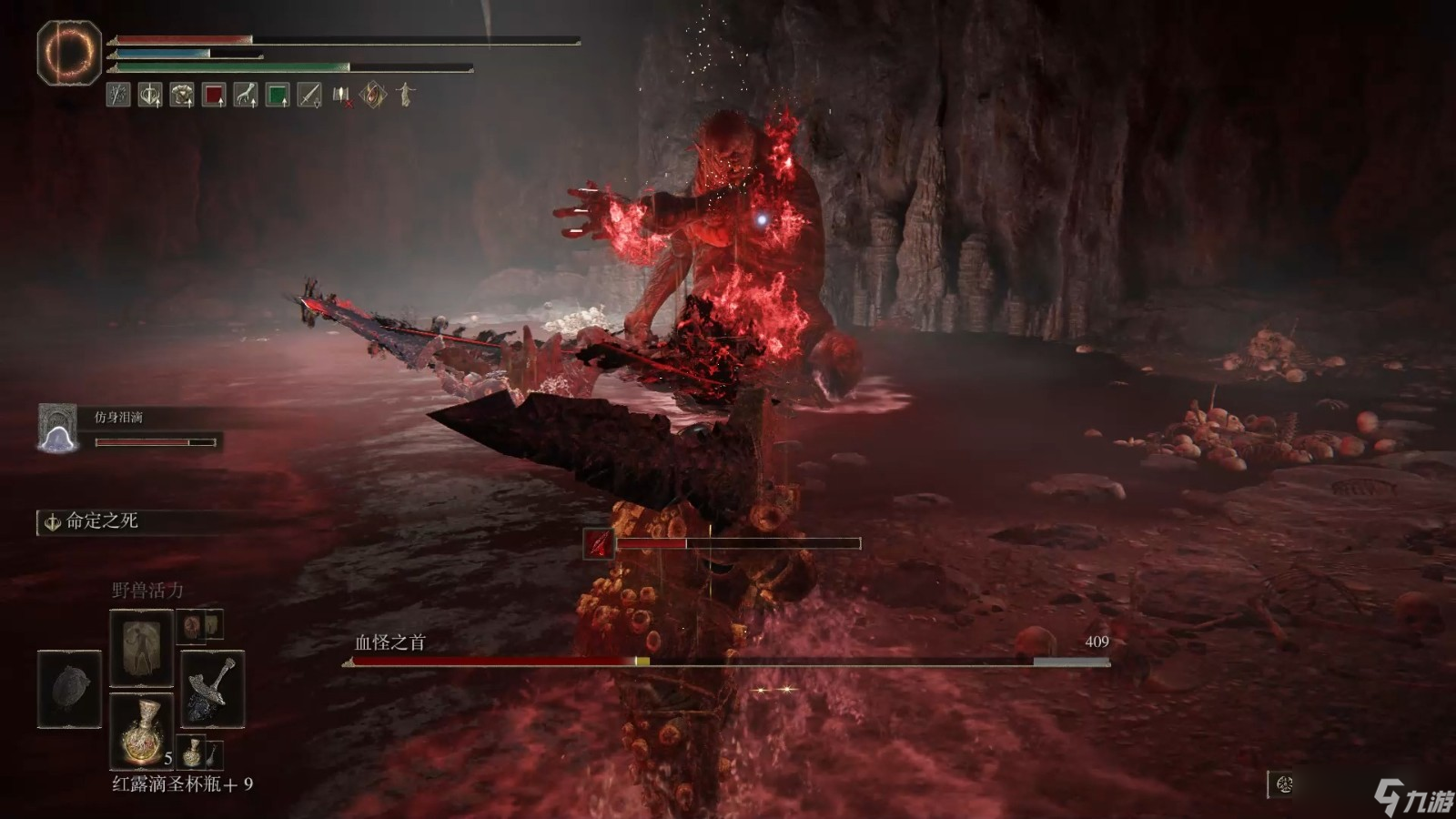
Task: Click the dim left-hand armament slot
Action: (69, 688)
